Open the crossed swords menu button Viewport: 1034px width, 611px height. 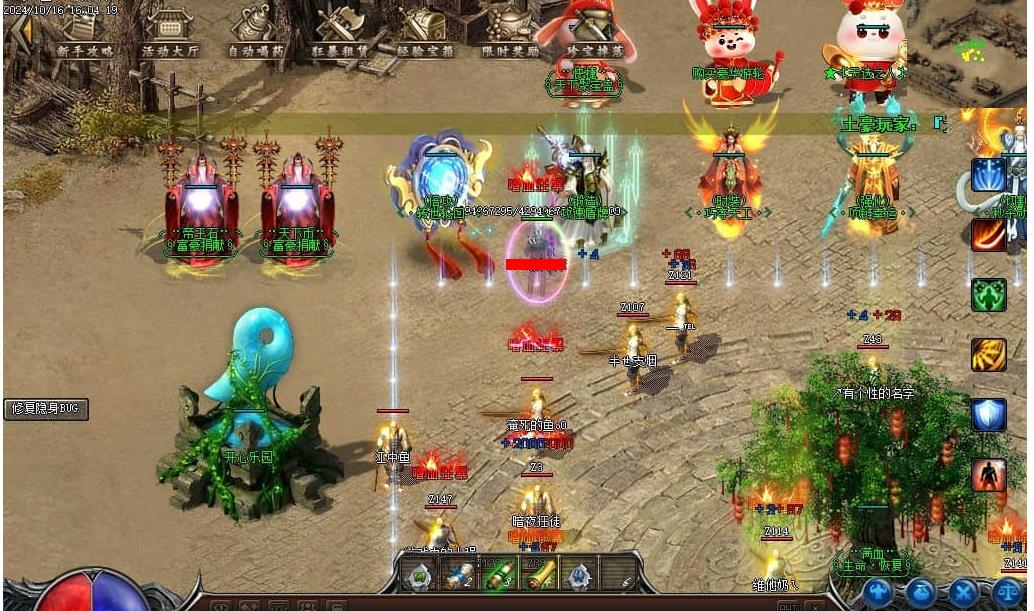click(963, 592)
